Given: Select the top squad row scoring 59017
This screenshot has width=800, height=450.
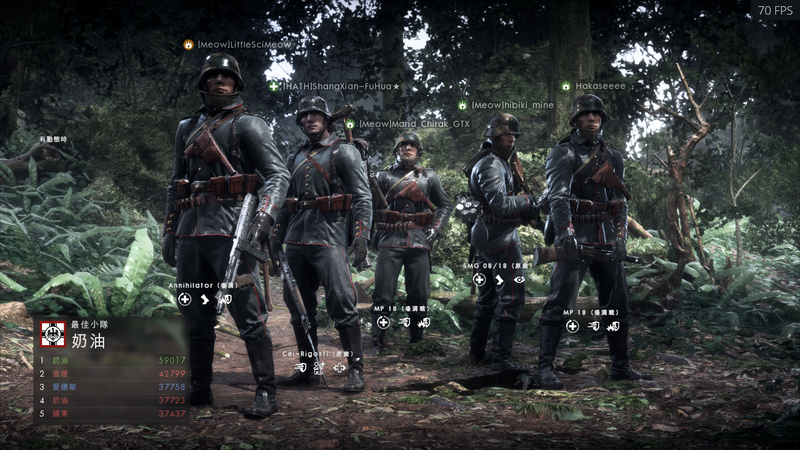Looking at the screenshot, I should (x=112, y=360).
